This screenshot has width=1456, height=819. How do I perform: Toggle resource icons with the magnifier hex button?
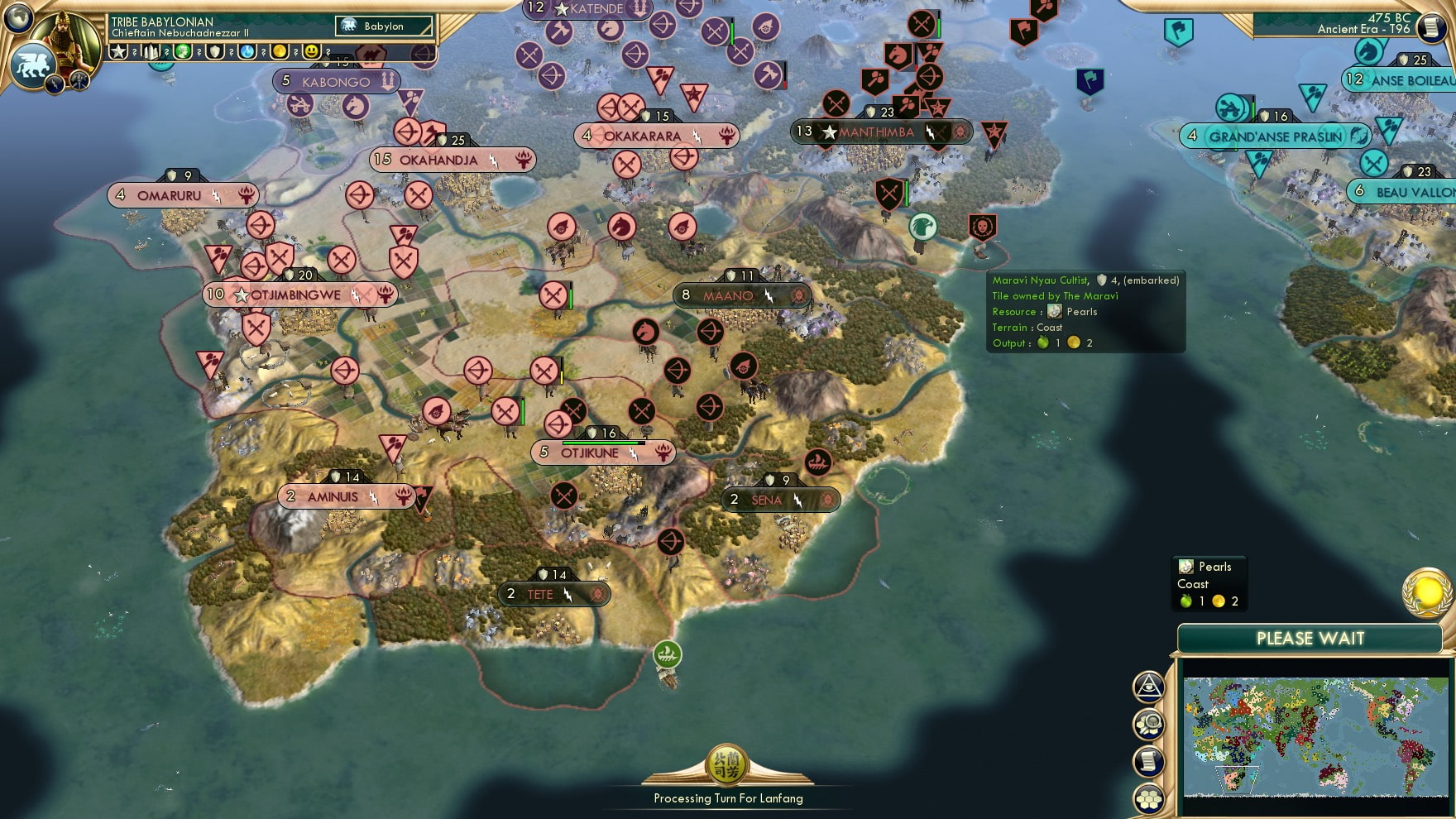click(1149, 725)
